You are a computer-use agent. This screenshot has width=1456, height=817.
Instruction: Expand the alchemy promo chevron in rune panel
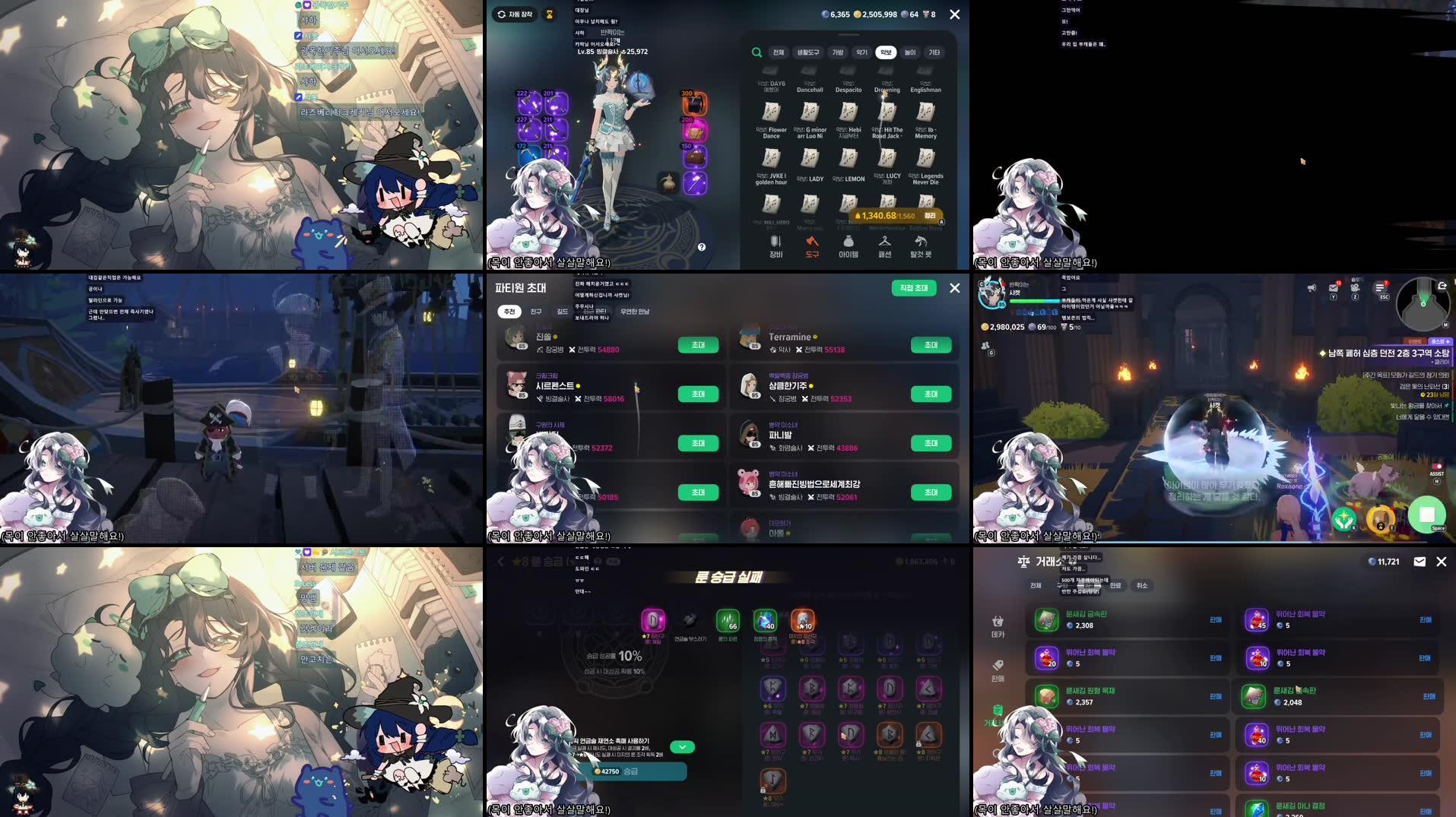[x=682, y=746]
